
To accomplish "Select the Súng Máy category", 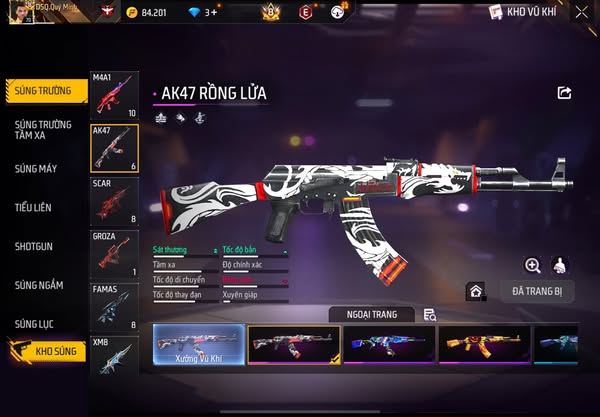I will tap(36, 168).
